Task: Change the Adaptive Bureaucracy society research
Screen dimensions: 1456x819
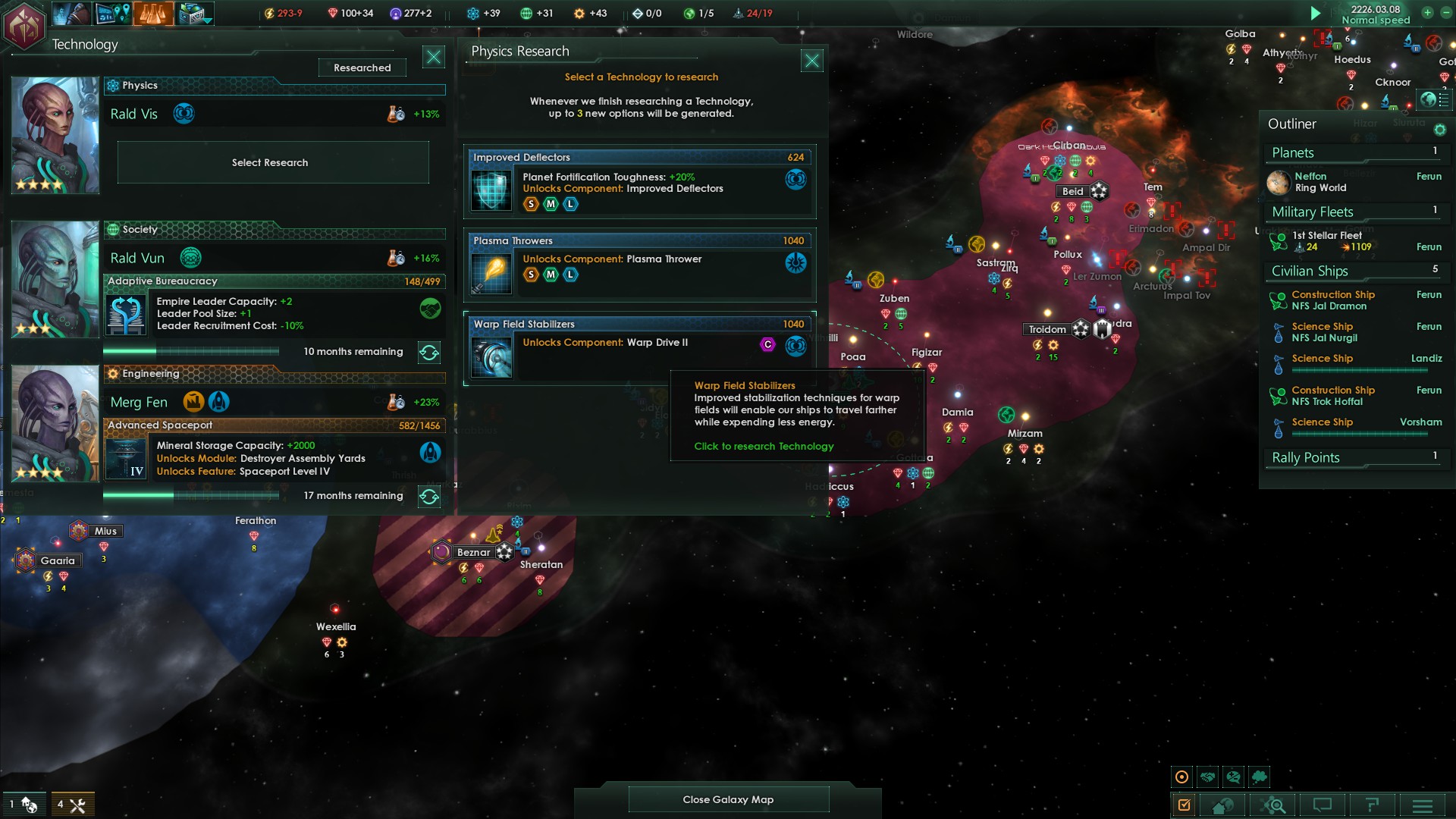Action: pyautogui.click(x=429, y=353)
